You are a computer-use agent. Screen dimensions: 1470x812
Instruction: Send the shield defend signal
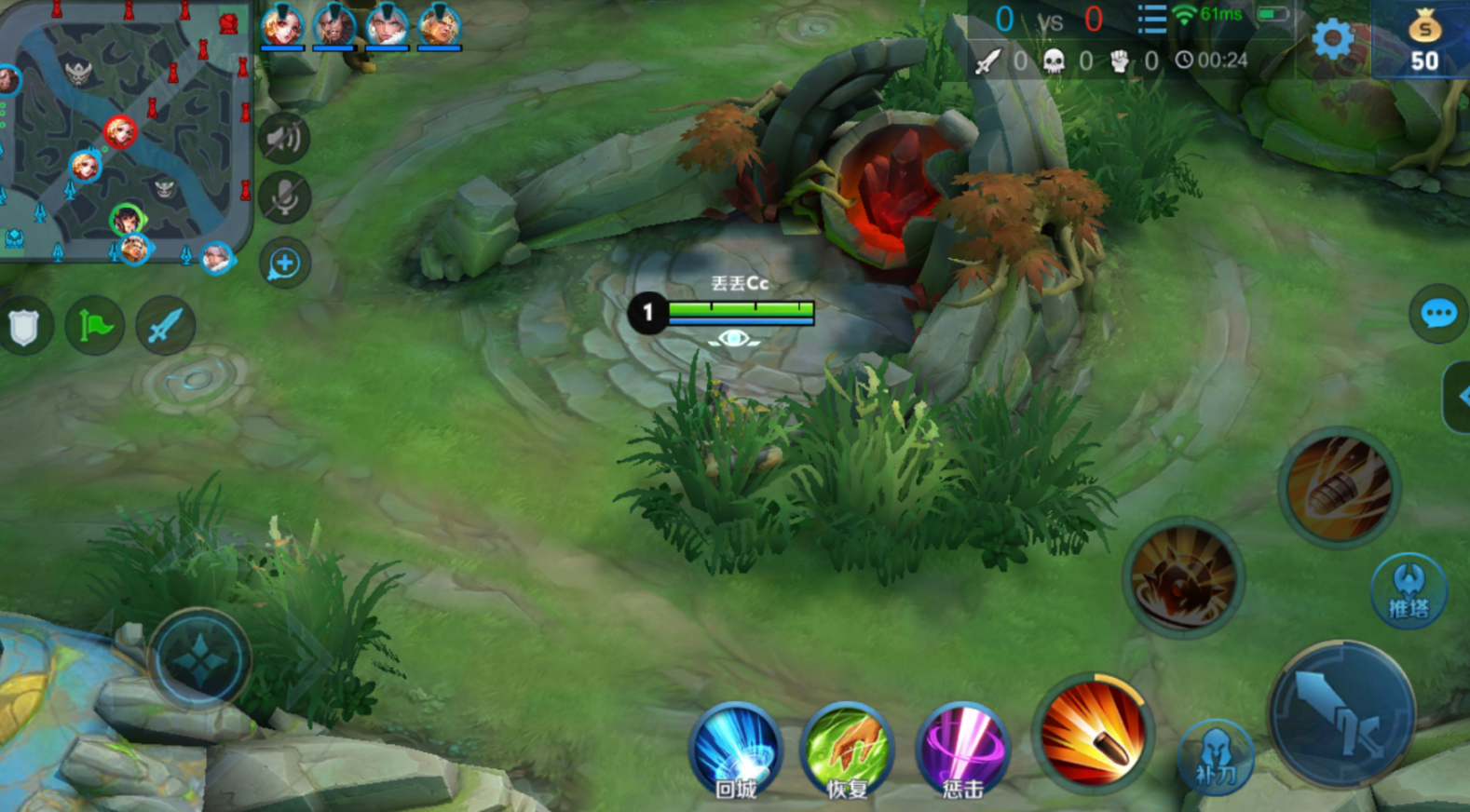(24, 327)
